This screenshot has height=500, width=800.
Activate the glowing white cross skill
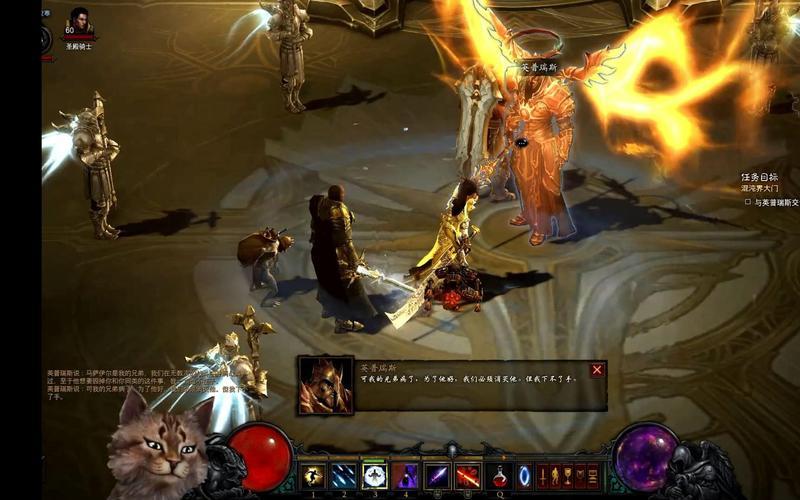375,476
